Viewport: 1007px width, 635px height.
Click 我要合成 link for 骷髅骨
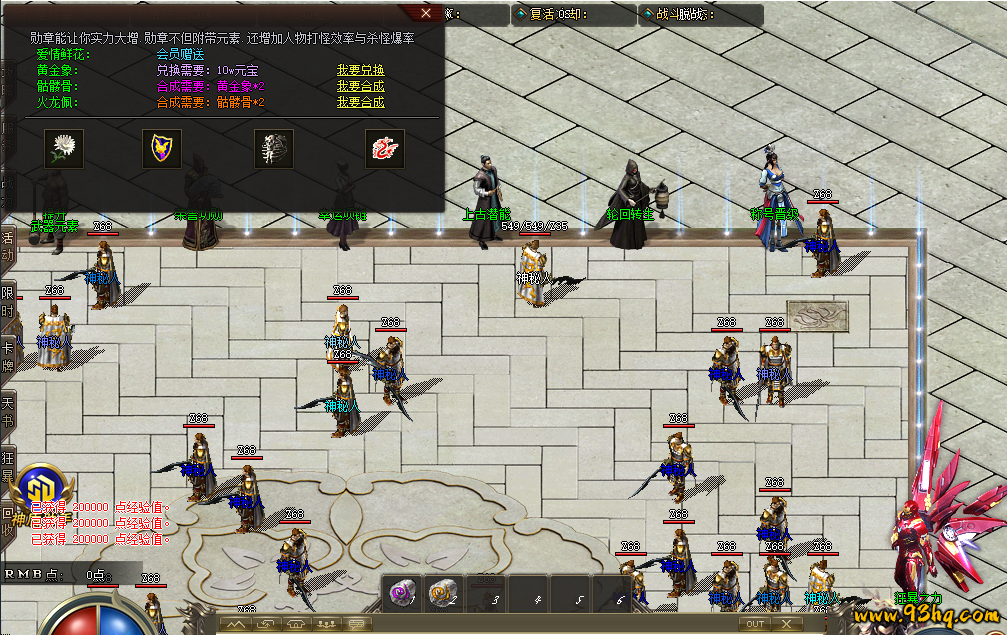[x=360, y=86]
